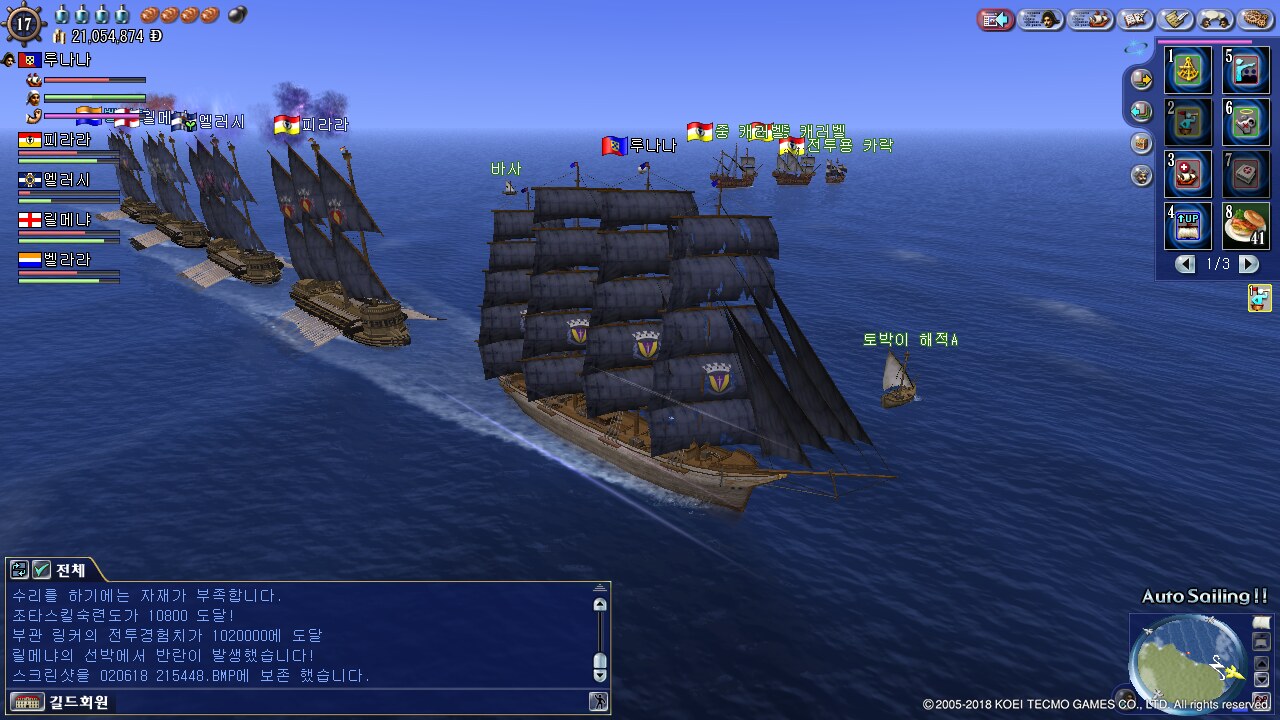Click the 길드회원 guild chat channel button
This screenshot has height=720, width=1280.
(x=79, y=702)
